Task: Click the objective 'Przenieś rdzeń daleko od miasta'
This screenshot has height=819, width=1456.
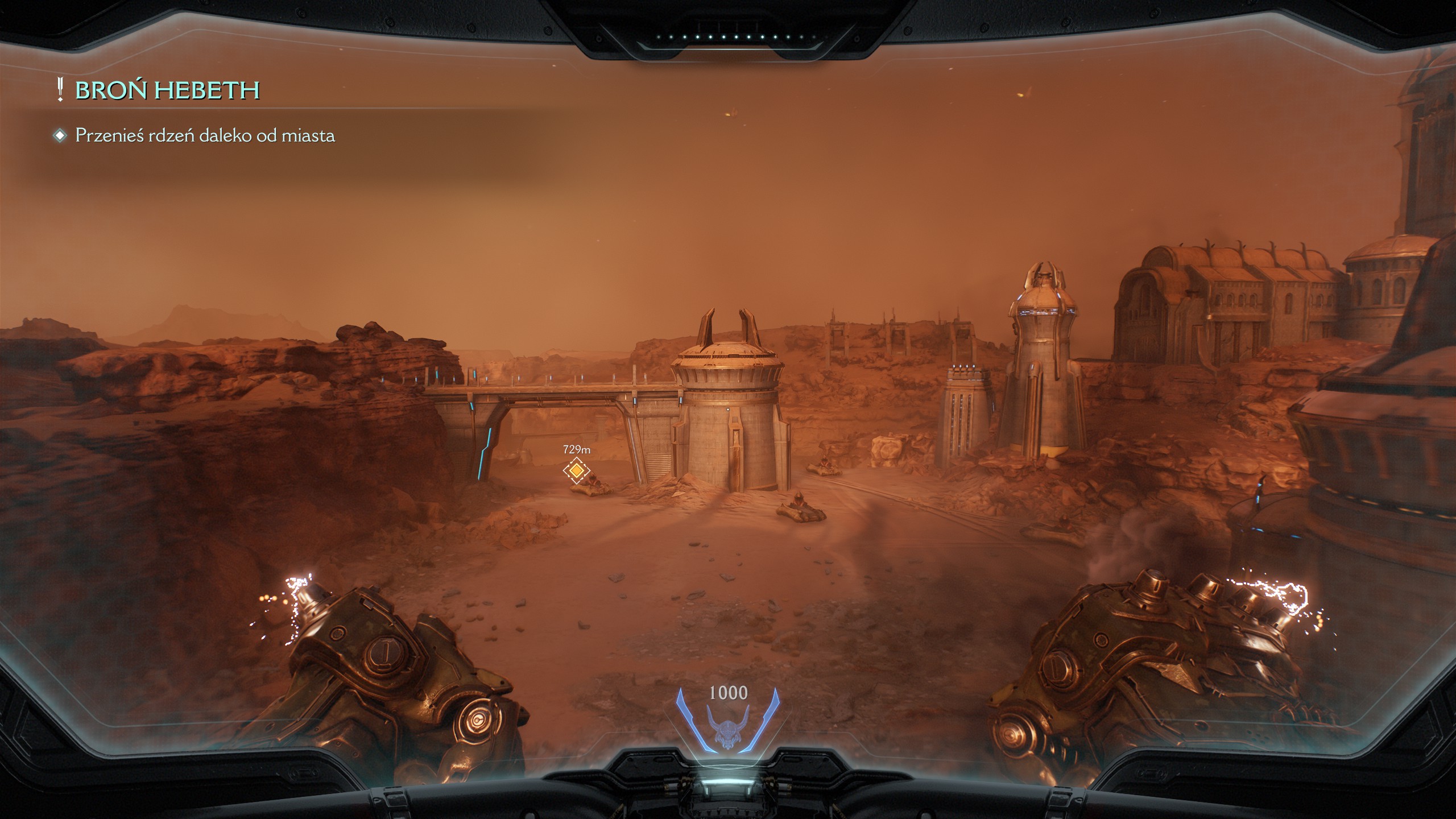Action: tap(205, 136)
